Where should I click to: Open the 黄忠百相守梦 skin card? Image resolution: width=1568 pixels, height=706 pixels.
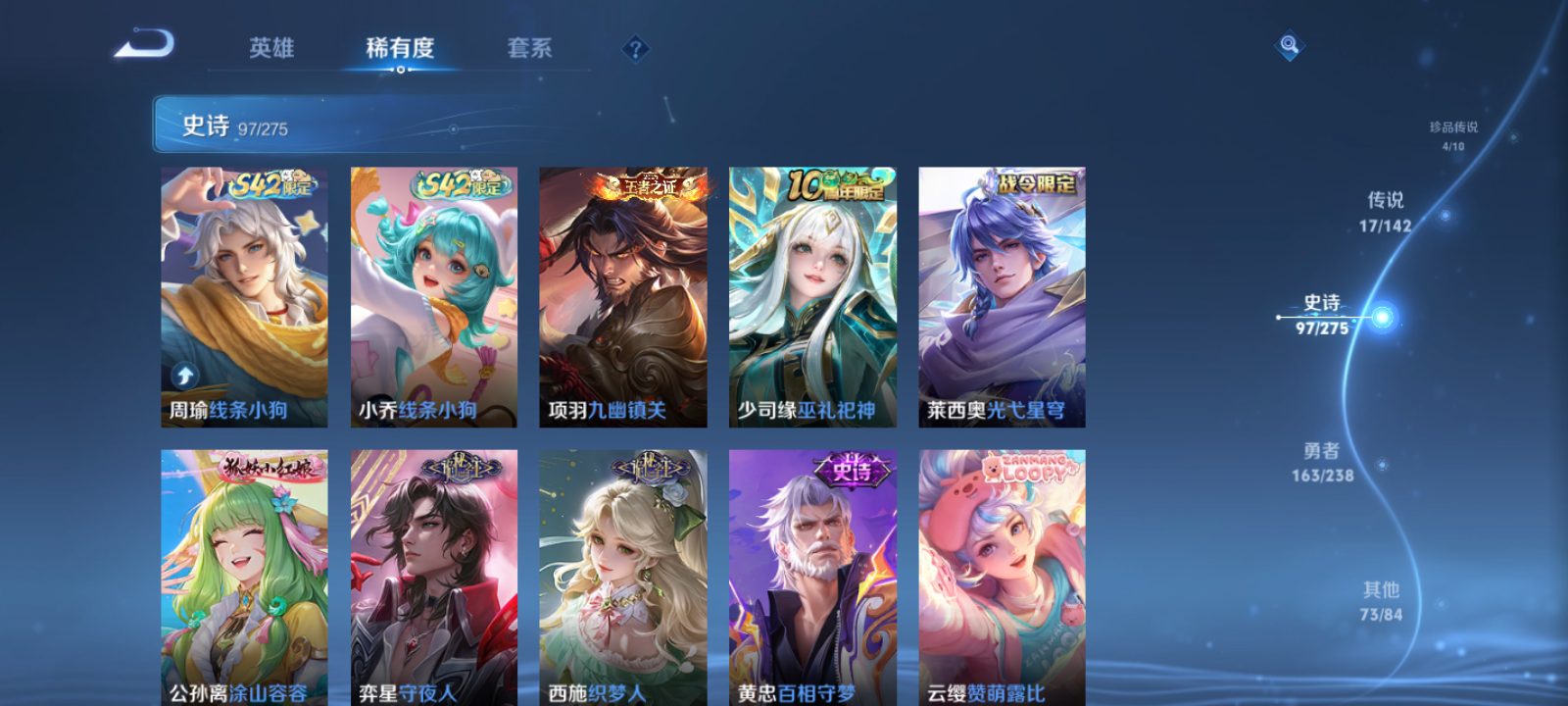point(812,579)
